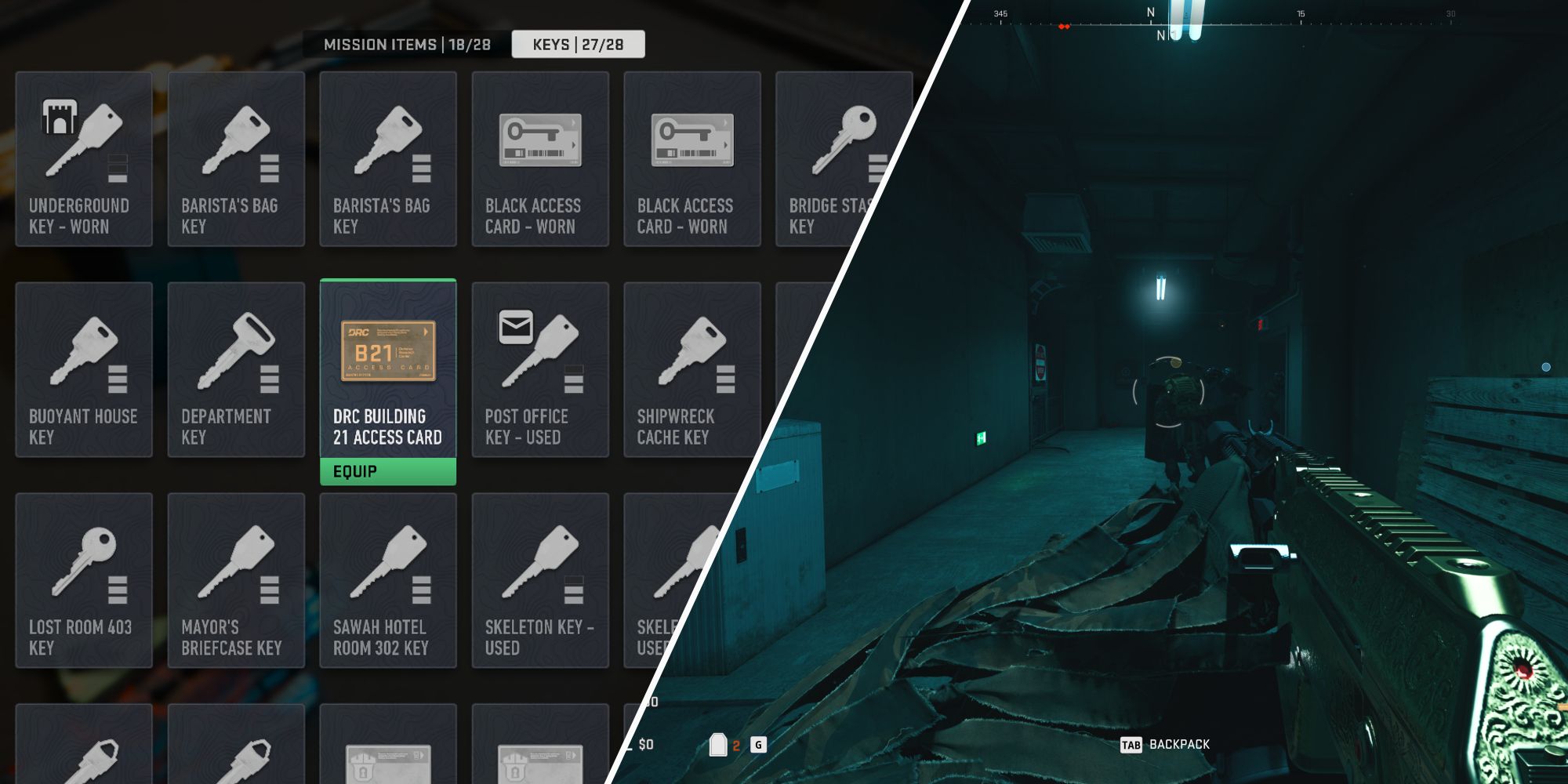This screenshot has width=1568, height=784.
Task: Select the first Barista's Bag Key
Action: 235,157
